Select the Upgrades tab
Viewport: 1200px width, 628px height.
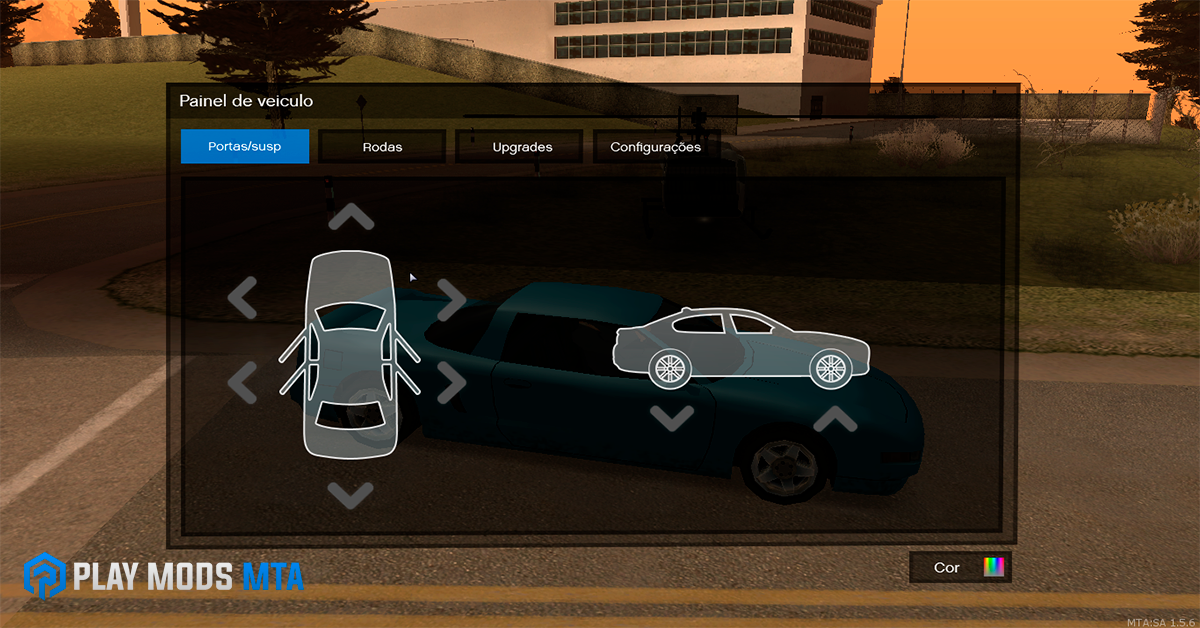point(522,147)
